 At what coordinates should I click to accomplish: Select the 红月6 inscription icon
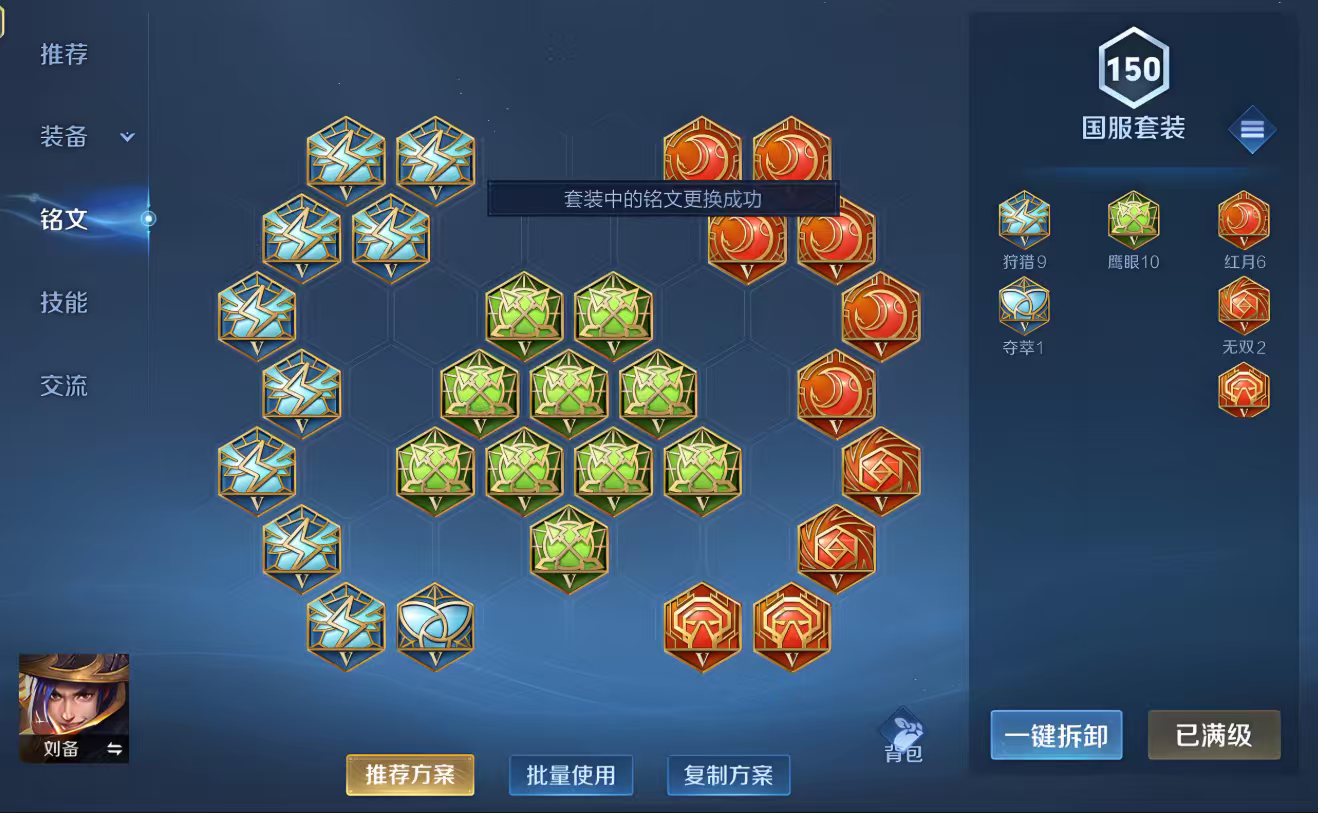point(1243,220)
